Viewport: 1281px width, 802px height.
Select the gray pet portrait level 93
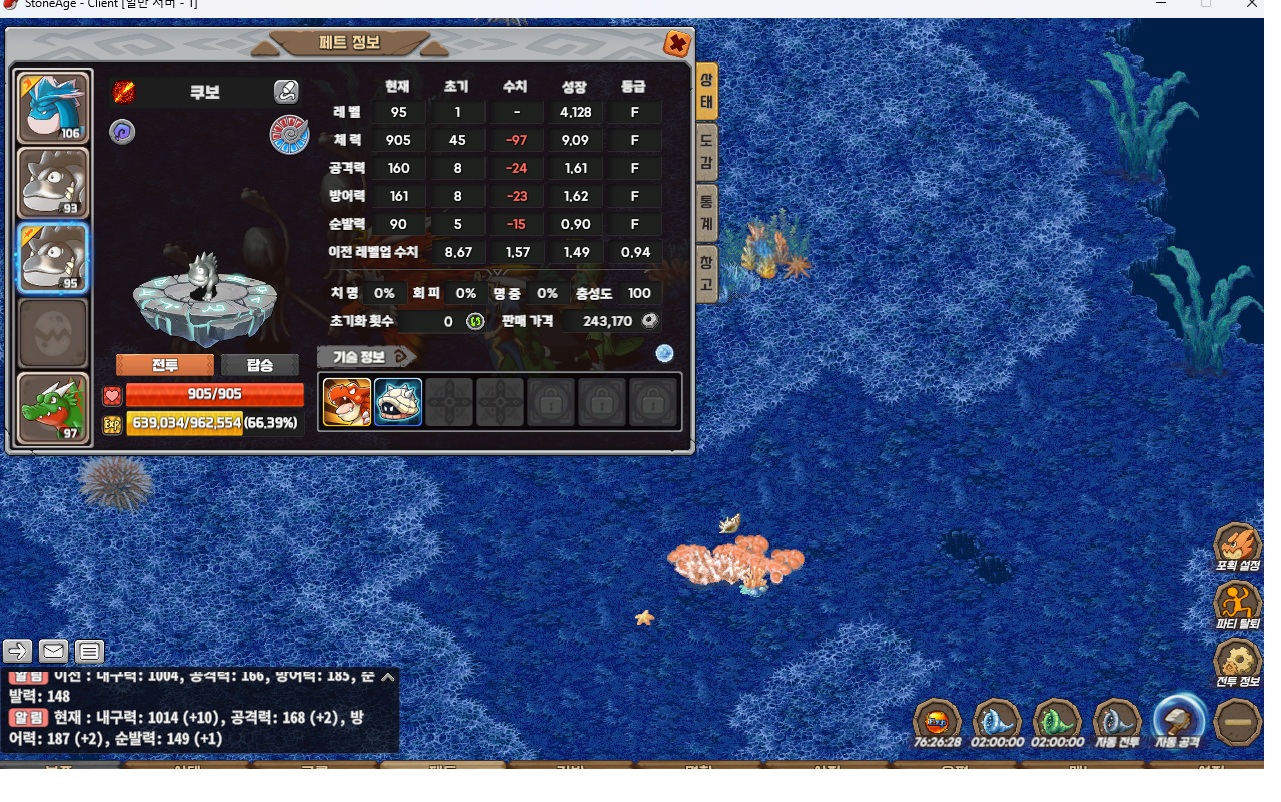pos(54,183)
